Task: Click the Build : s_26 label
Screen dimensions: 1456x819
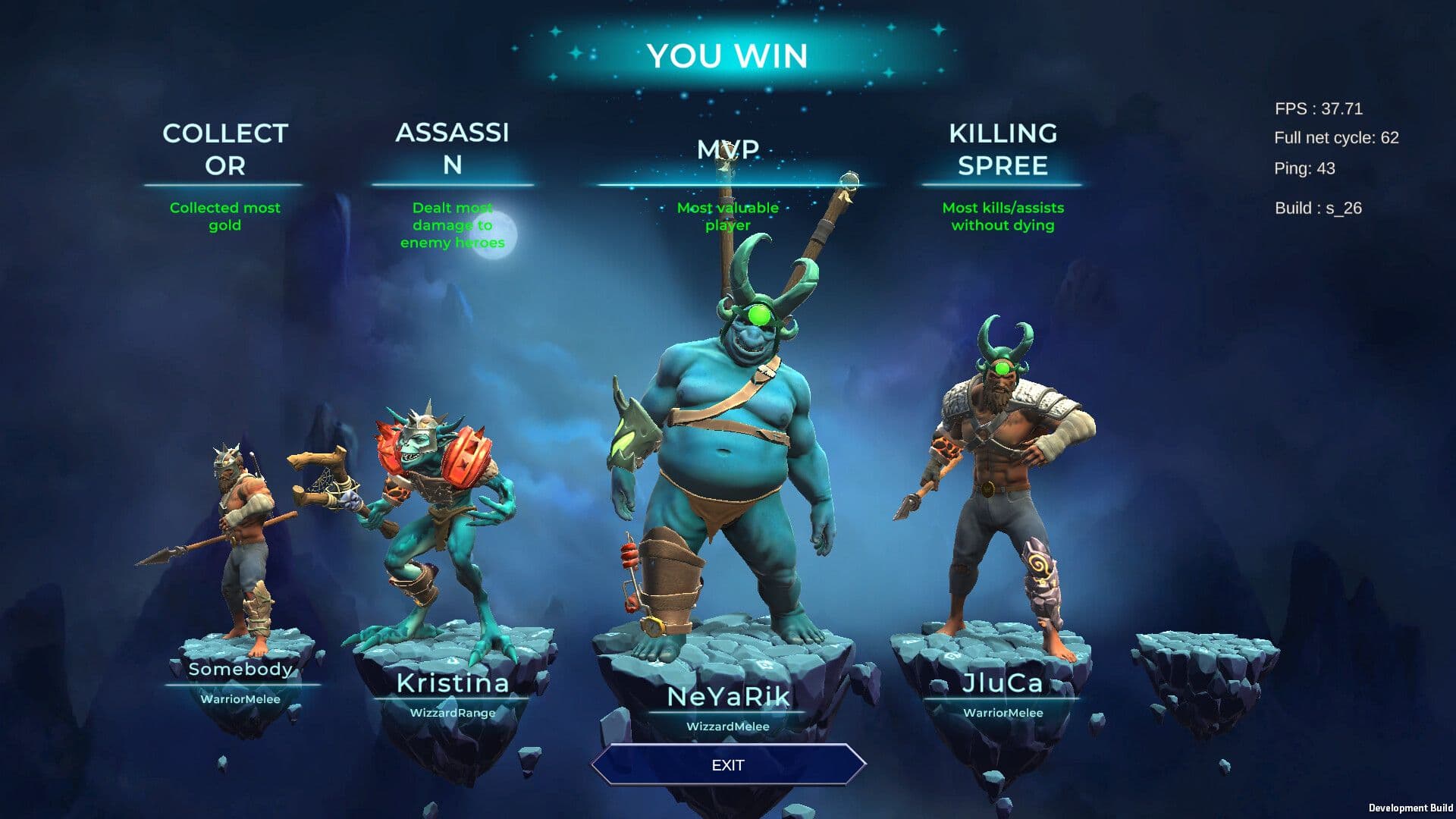Action: [x=1317, y=209]
